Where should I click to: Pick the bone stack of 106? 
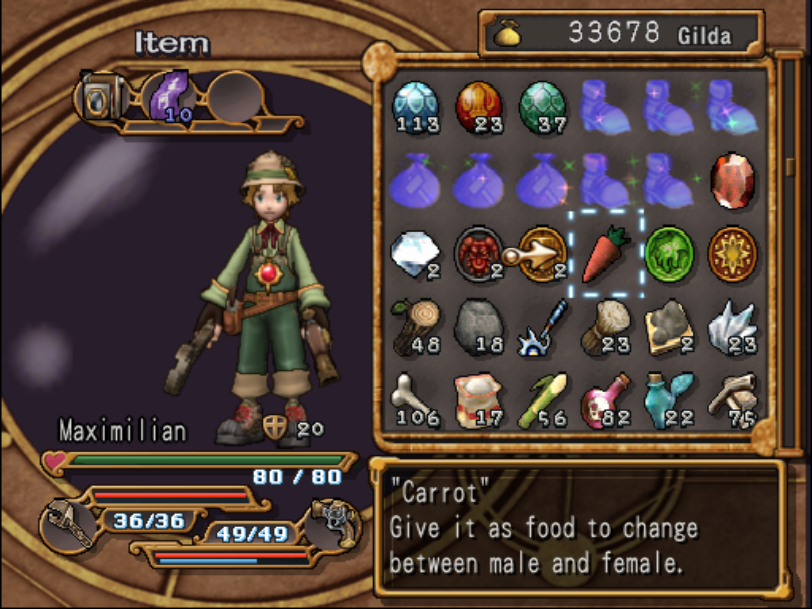tap(415, 400)
